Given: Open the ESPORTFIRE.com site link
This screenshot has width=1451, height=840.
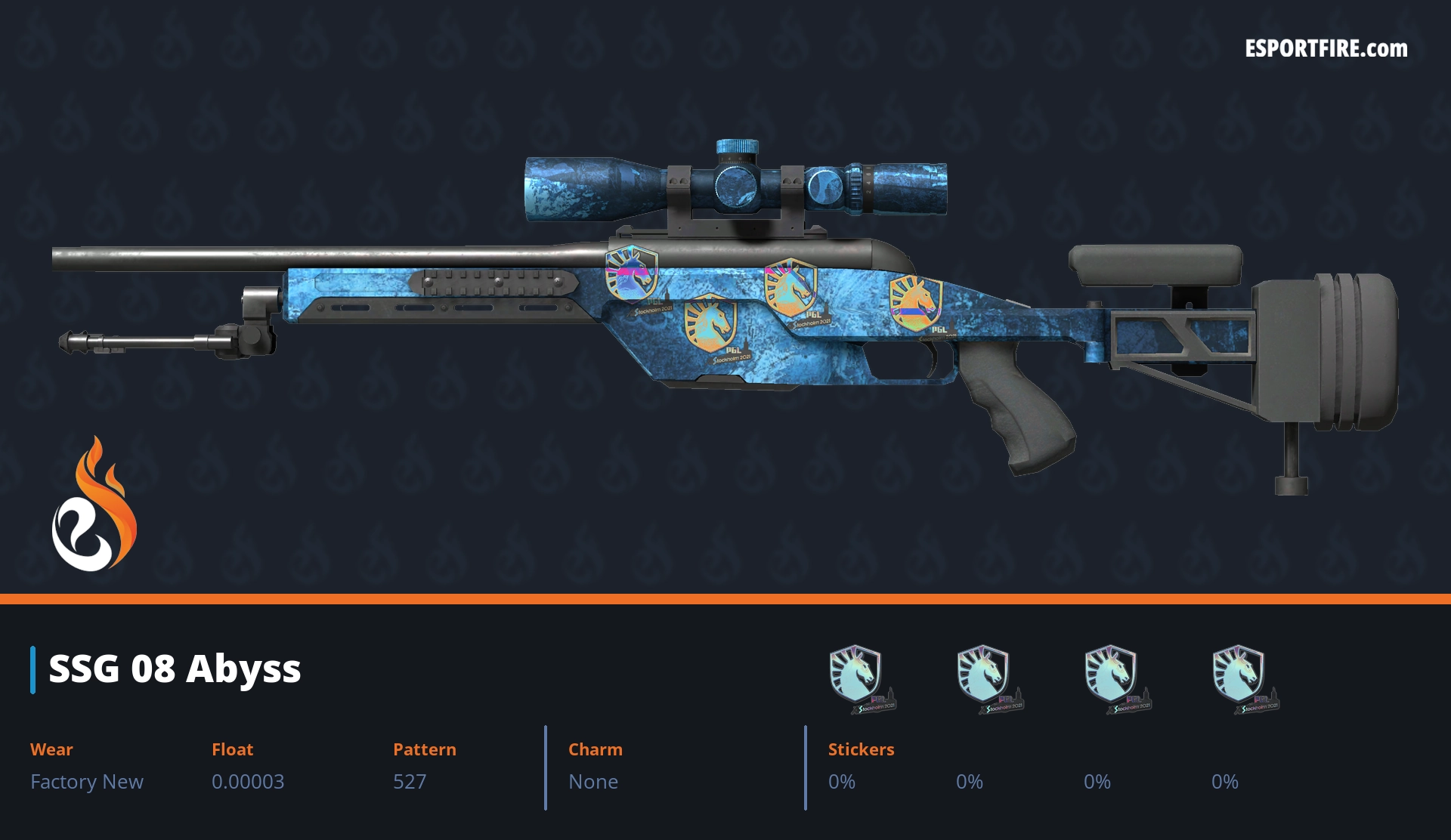Looking at the screenshot, I should 1326,49.
